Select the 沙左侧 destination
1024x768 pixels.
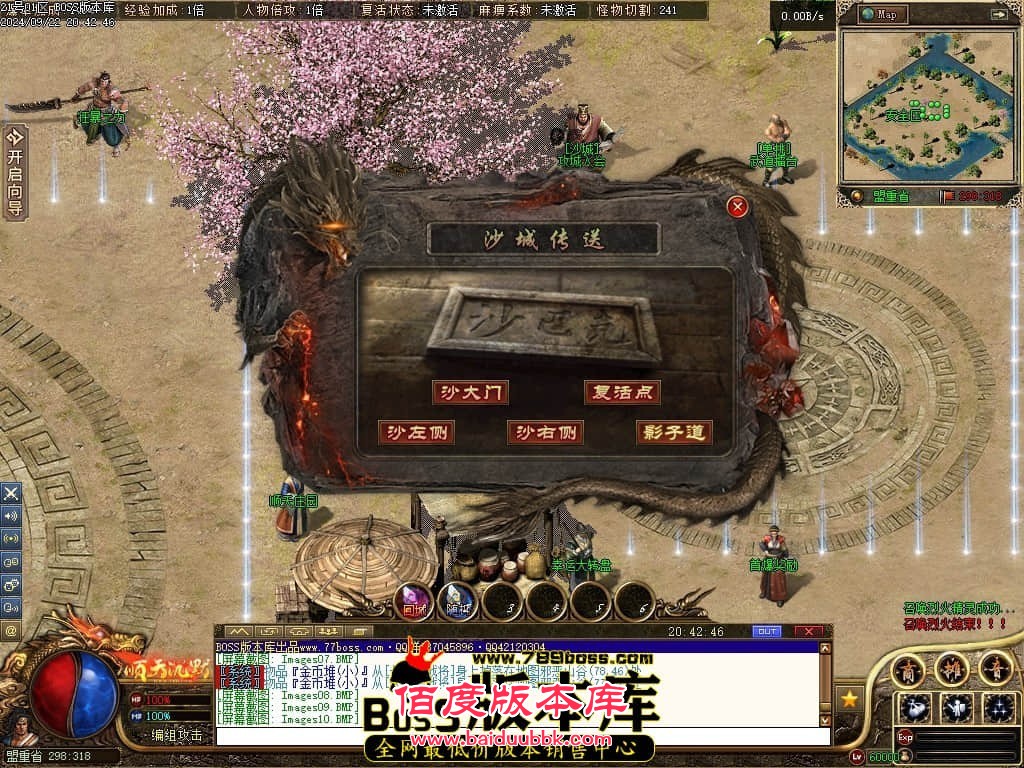pyautogui.click(x=416, y=432)
